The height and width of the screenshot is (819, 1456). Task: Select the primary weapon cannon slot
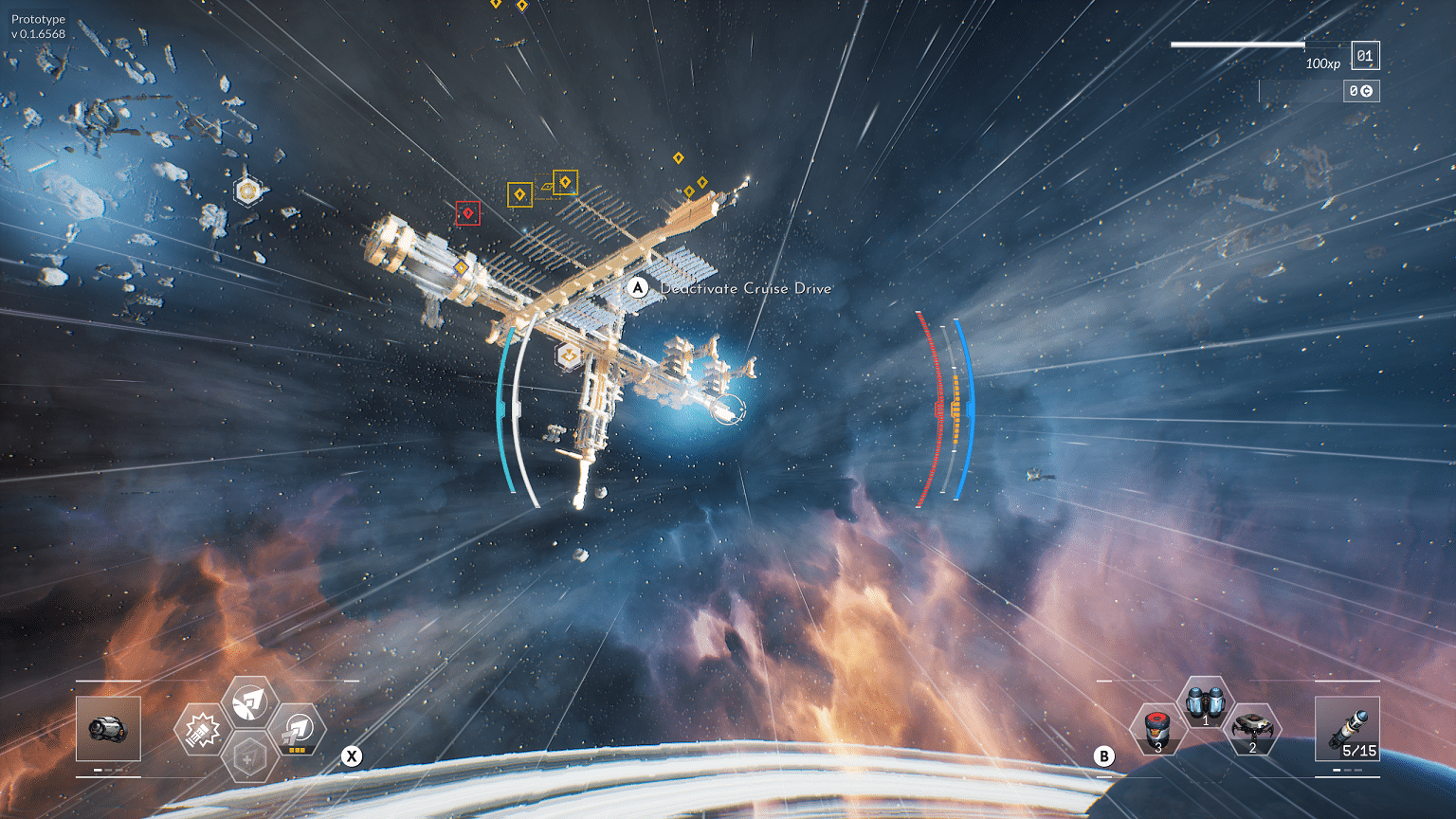pos(108,728)
